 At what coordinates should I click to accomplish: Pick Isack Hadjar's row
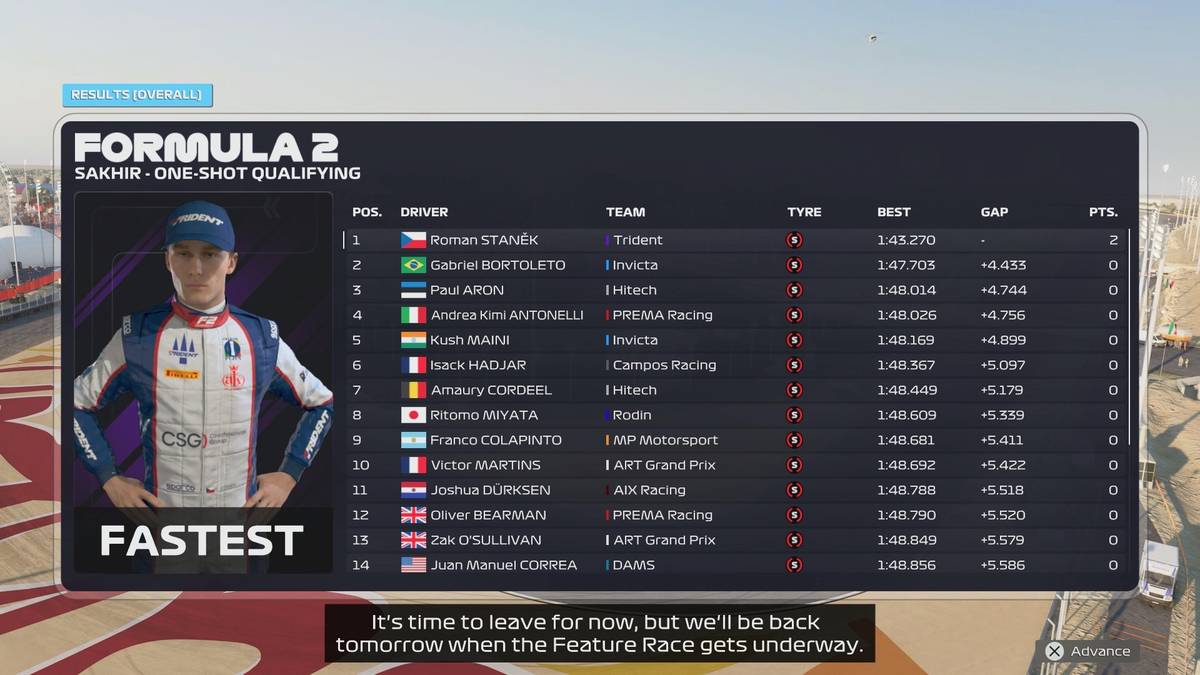[x=735, y=365]
